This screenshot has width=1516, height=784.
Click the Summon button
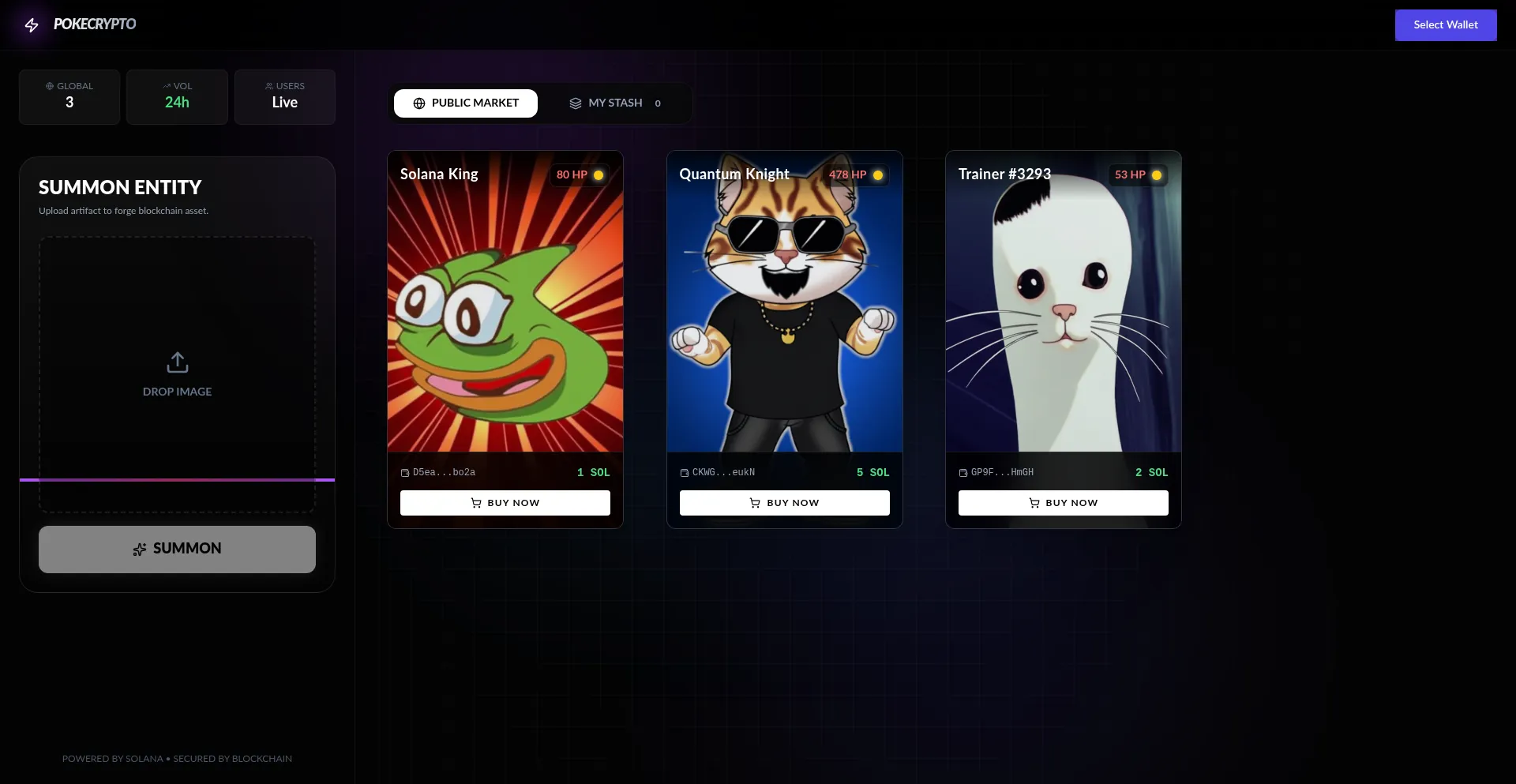[177, 549]
